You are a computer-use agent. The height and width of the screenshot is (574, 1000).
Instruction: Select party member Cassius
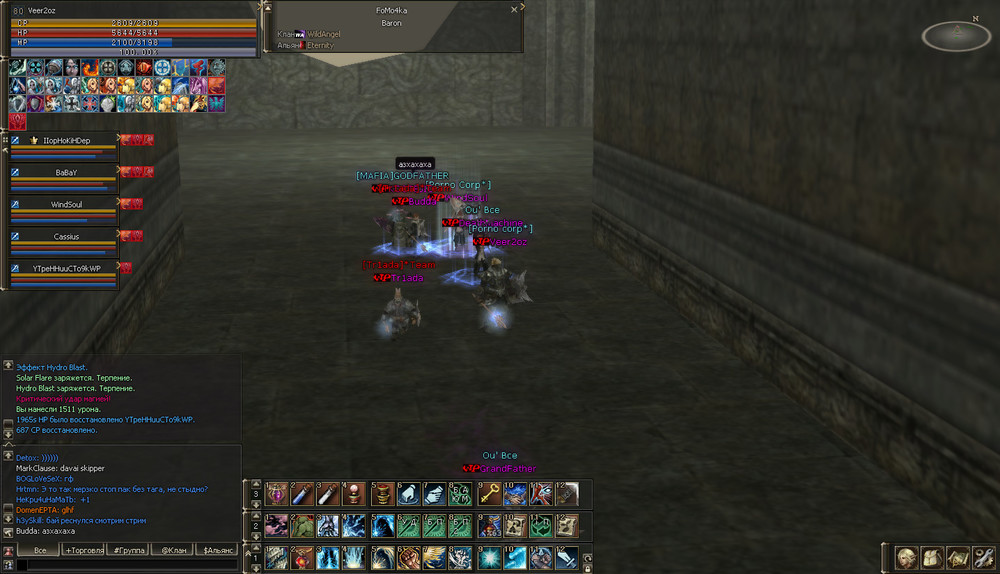66,236
